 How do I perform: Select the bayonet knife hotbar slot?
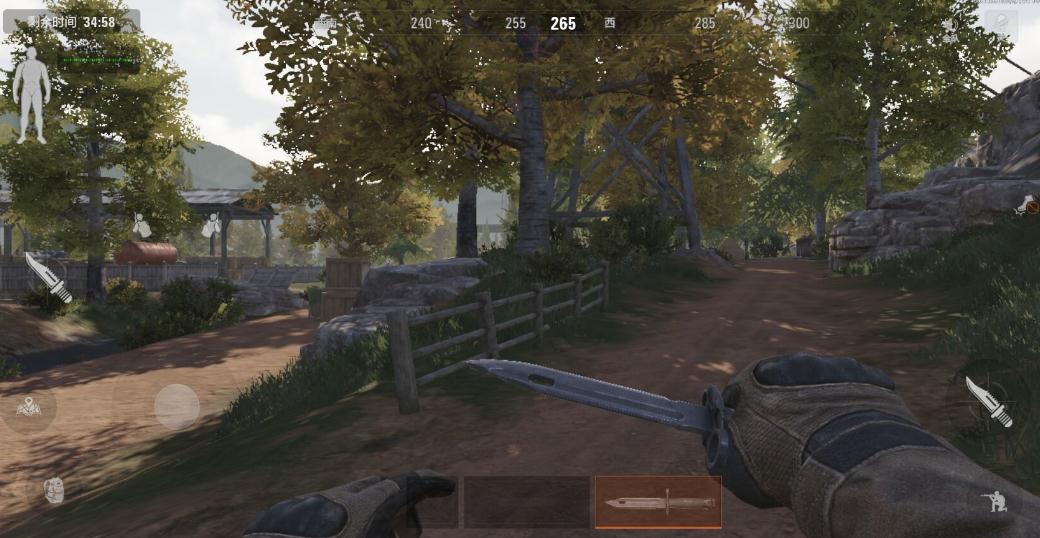657,501
